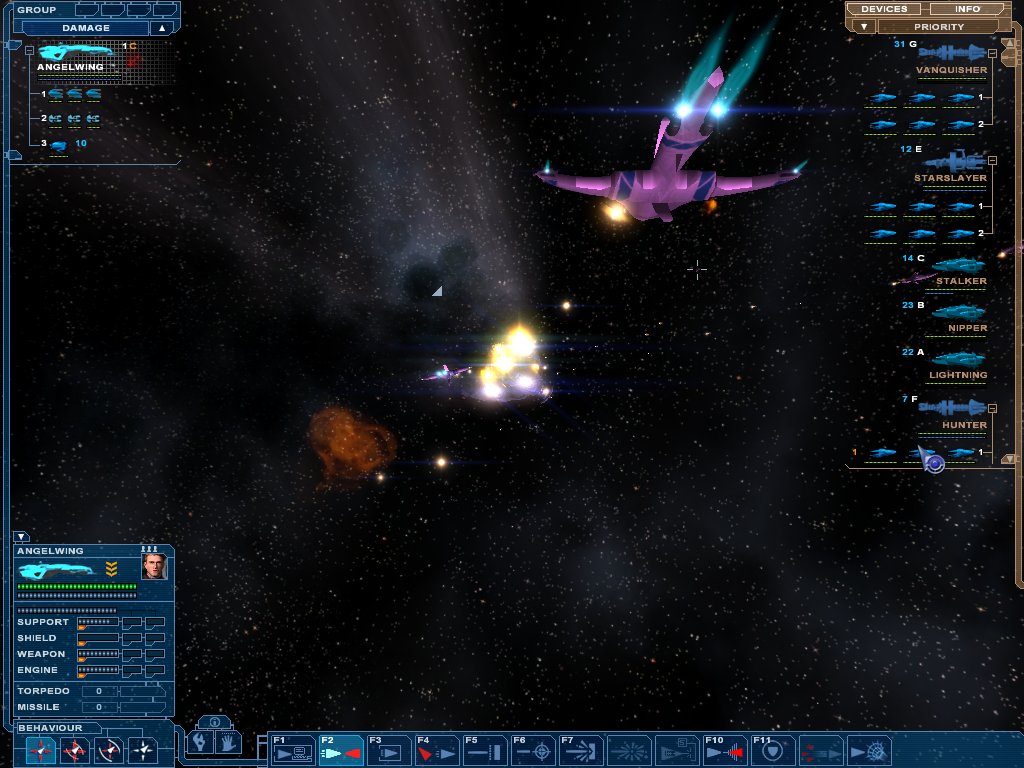
Task: Collapse the Angelwing group tree
Action: click(29, 50)
